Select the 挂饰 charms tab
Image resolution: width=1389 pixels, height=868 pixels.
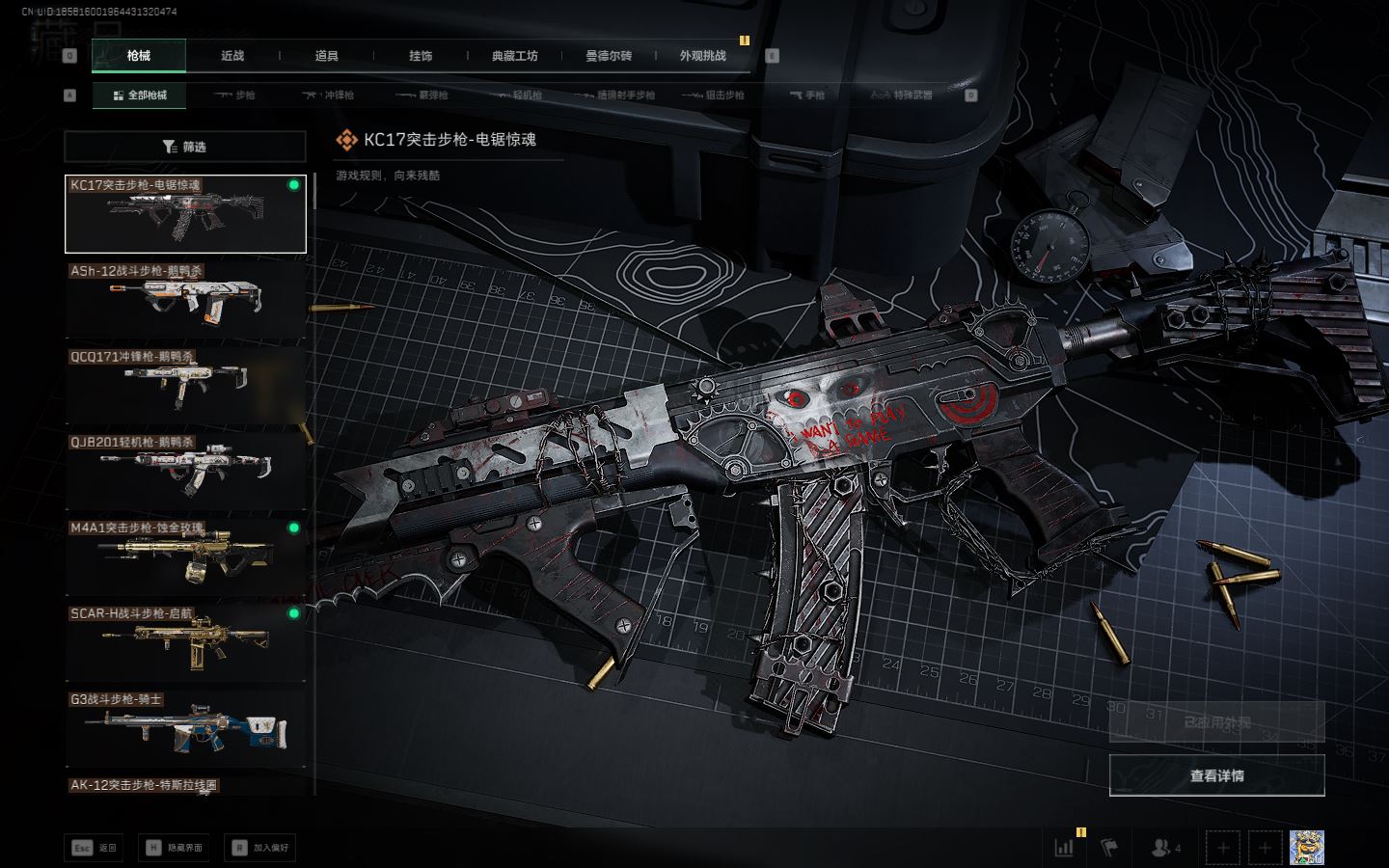click(421, 56)
